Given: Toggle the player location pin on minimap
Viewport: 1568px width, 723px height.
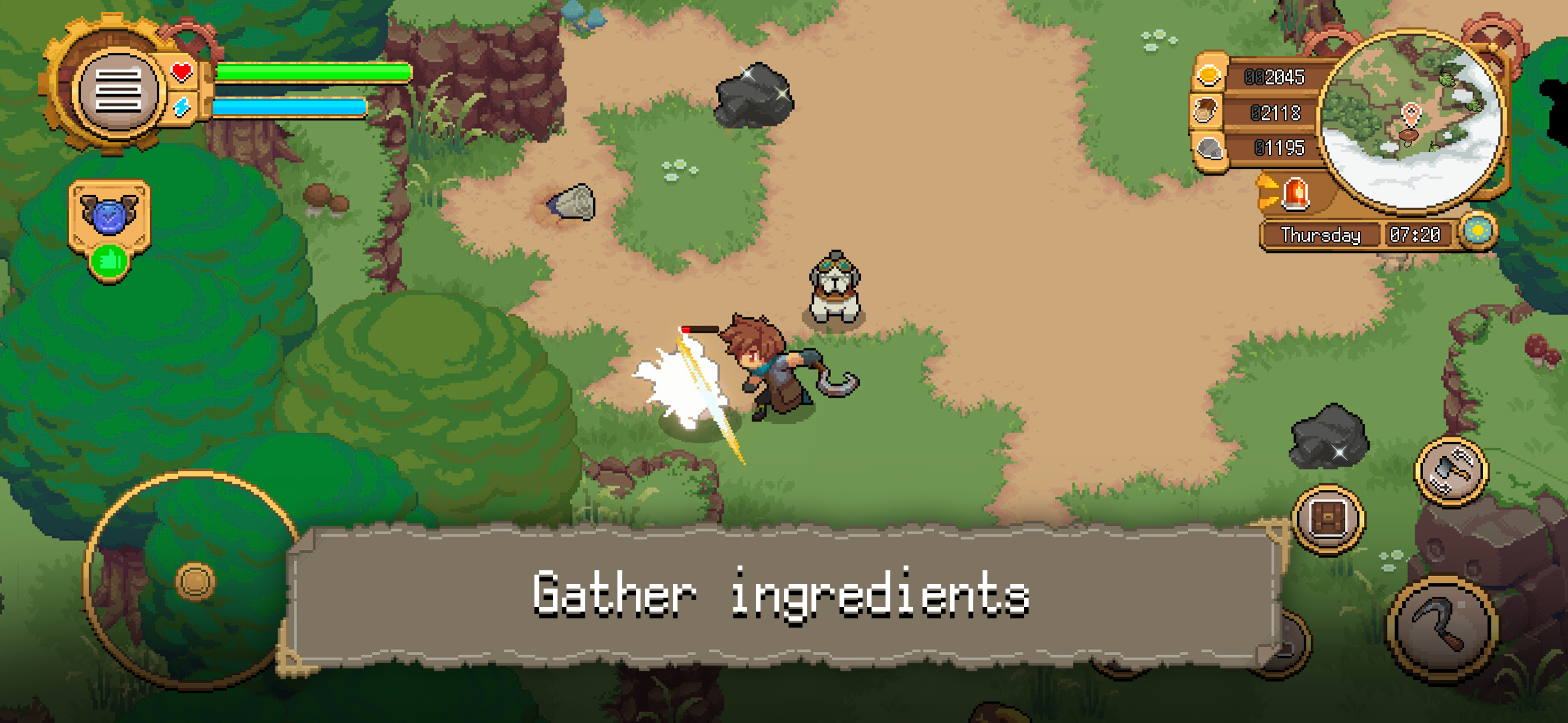Looking at the screenshot, I should click(1411, 113).
